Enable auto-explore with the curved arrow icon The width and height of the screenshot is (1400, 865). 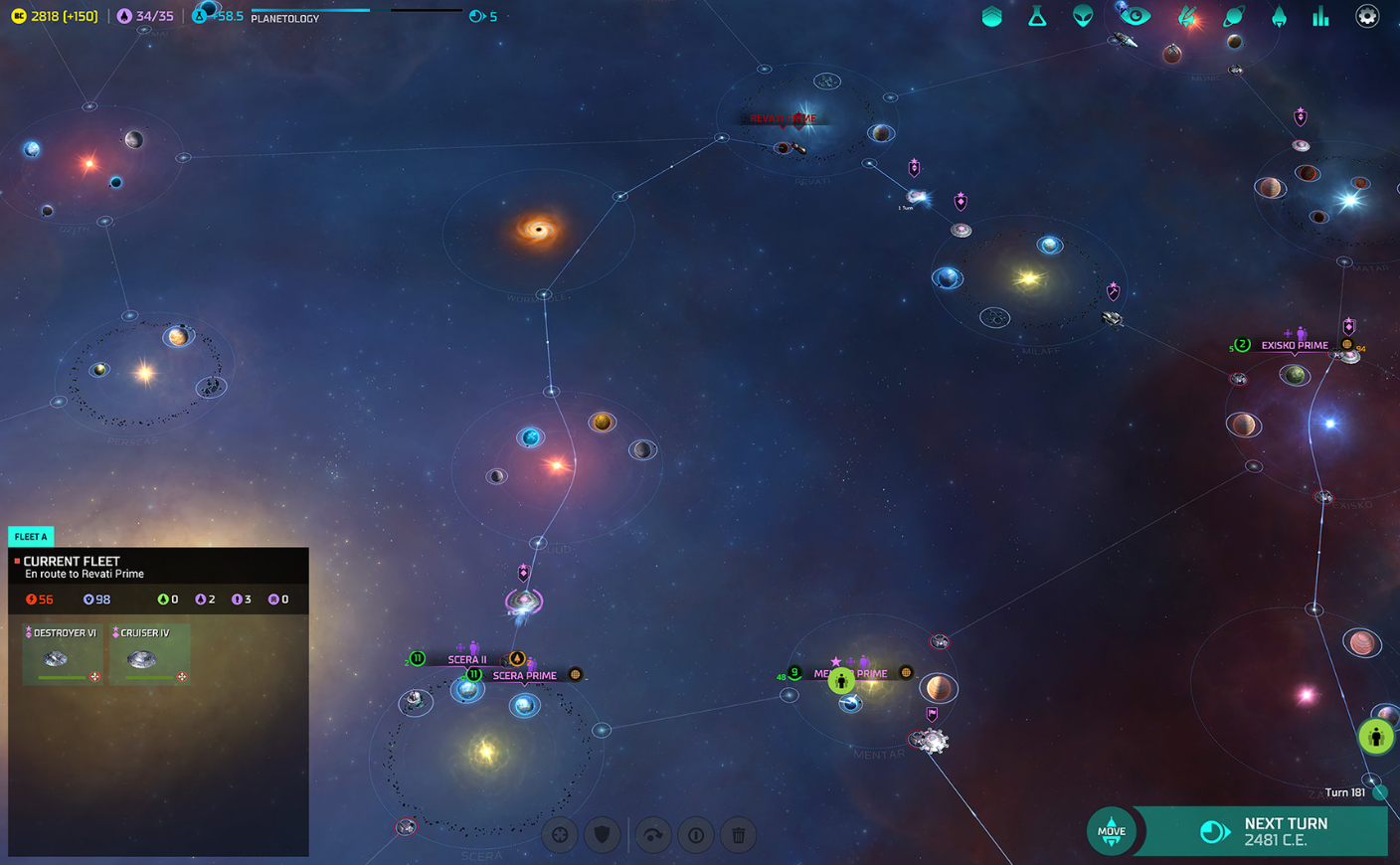click(x=653, y=835)
